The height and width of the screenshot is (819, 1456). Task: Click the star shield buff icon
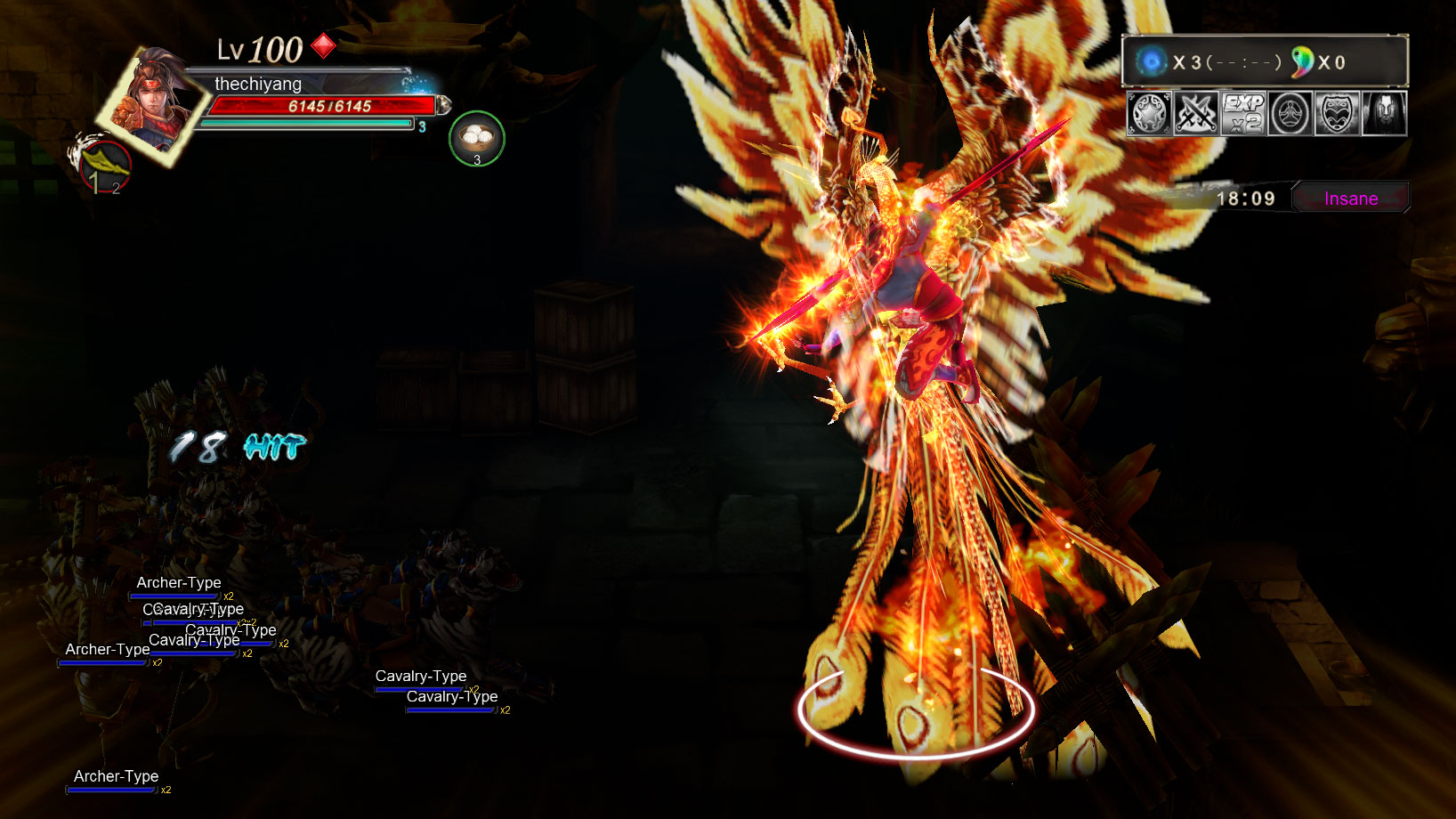click(1149, 114)
